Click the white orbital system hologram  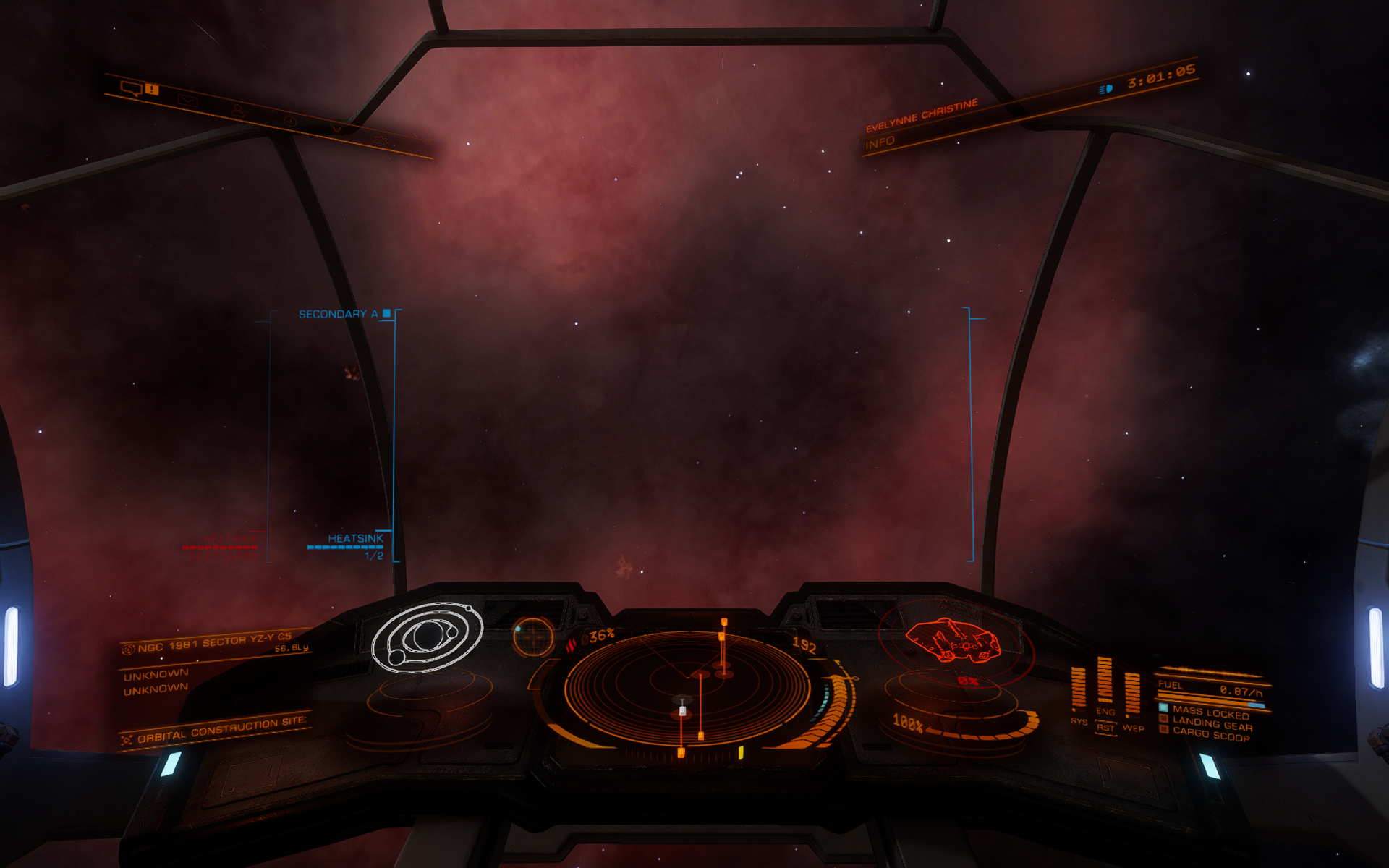click(427, 637)
